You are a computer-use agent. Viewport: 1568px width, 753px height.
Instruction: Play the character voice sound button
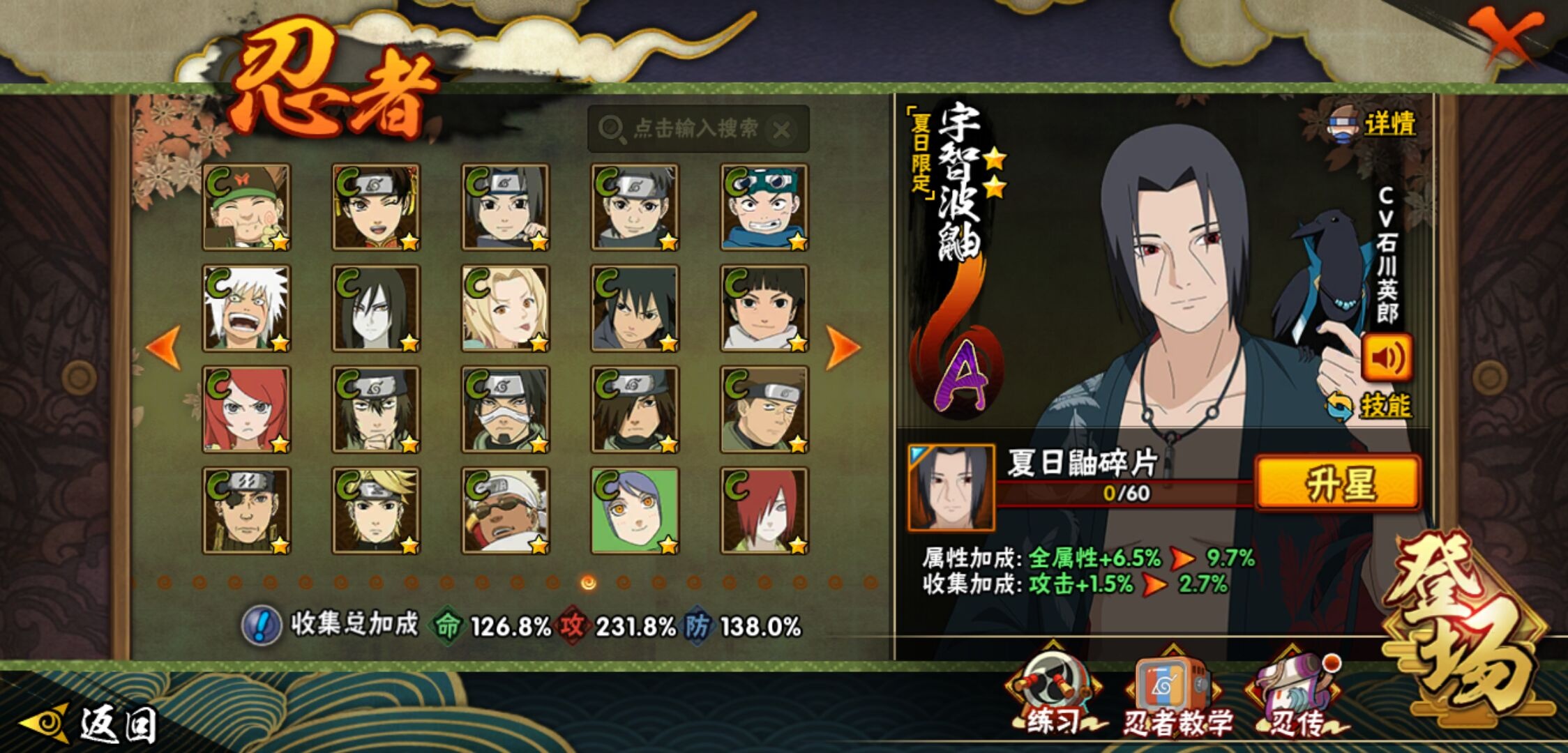pyautogui.click(x=1387, y=357)
